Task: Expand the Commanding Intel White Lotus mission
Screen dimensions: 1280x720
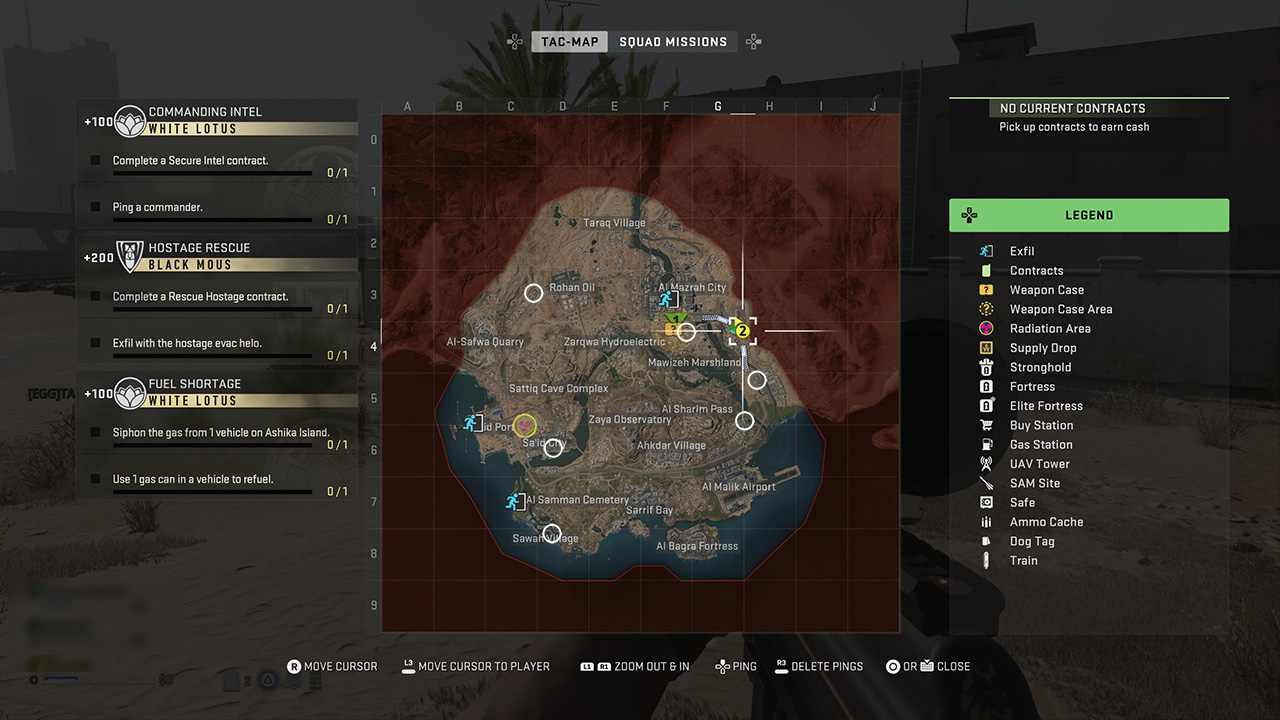Action: 217,117
